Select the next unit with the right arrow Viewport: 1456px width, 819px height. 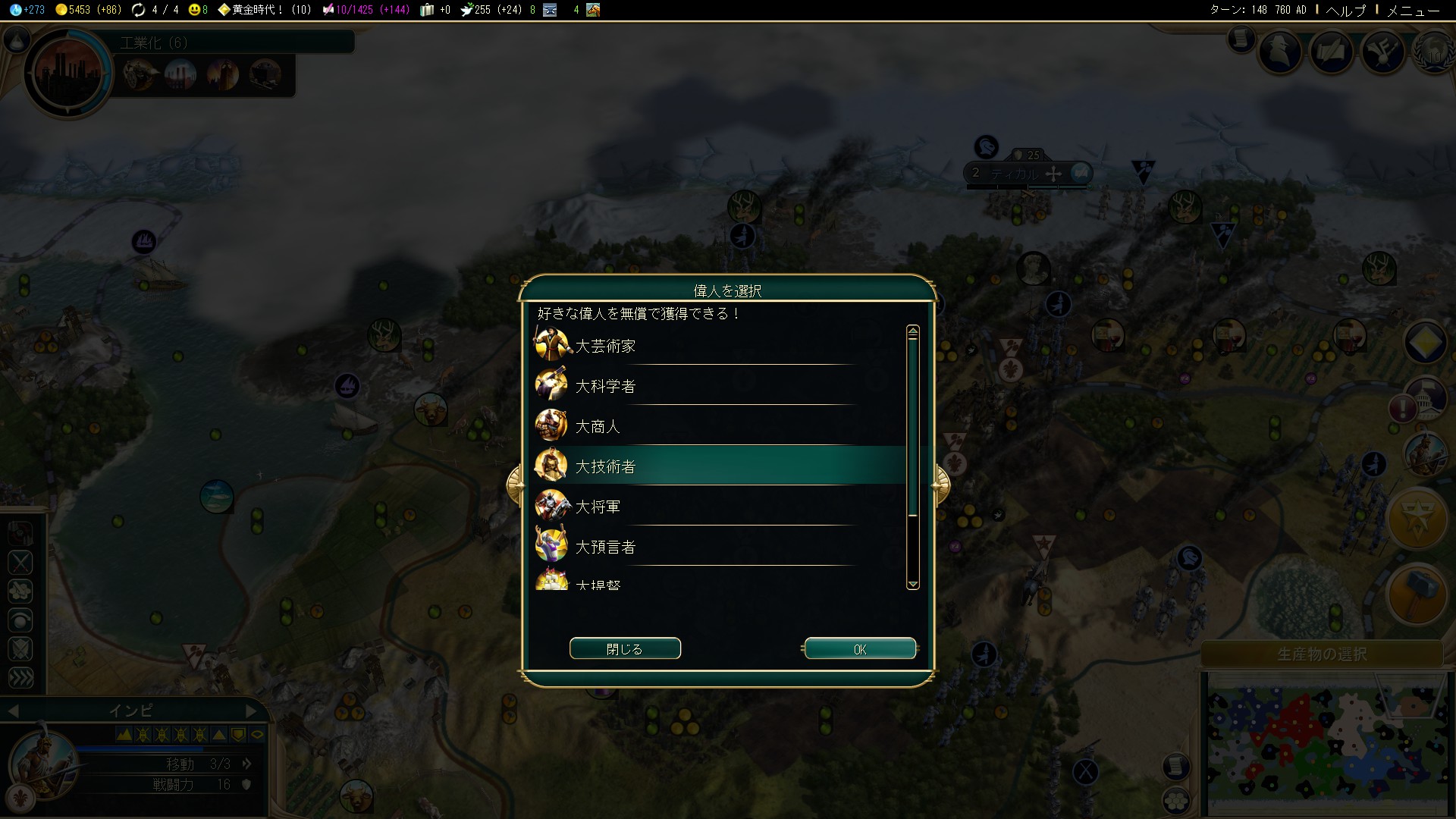[252, 711]
